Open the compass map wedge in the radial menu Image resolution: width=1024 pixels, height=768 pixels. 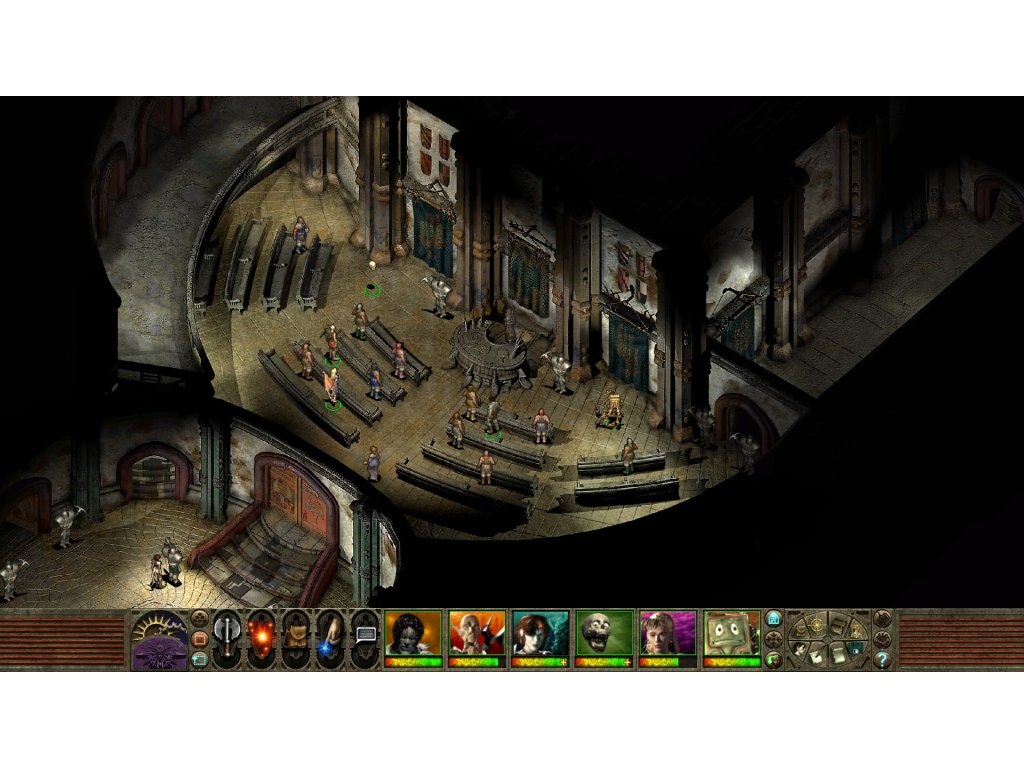818,623
